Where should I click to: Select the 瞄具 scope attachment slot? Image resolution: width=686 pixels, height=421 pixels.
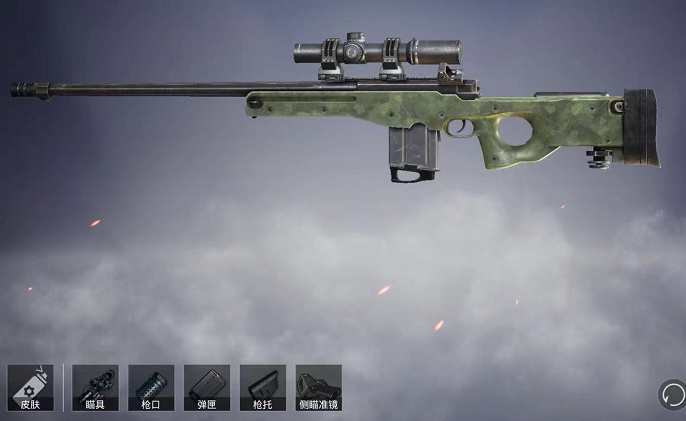[x=95, y=388]
